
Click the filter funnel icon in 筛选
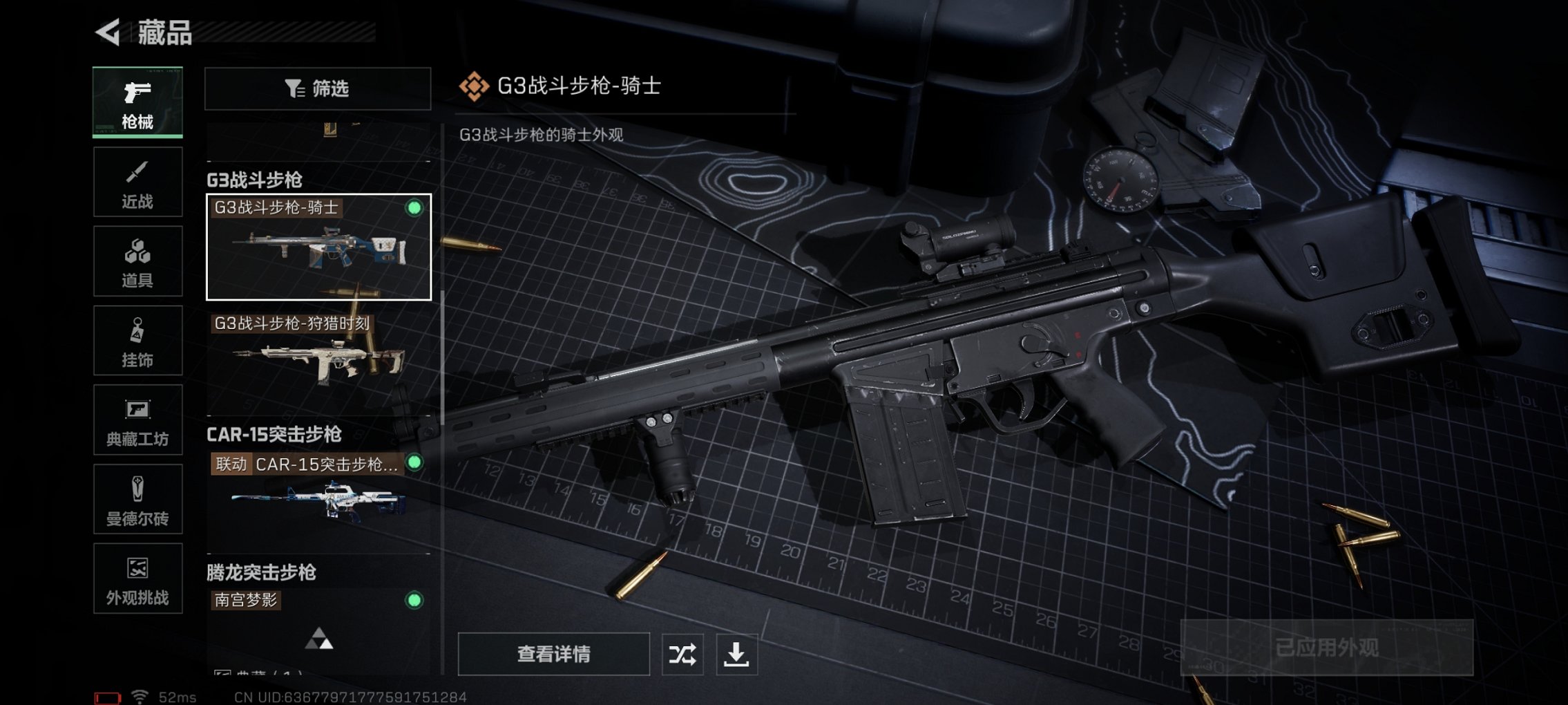294,88
